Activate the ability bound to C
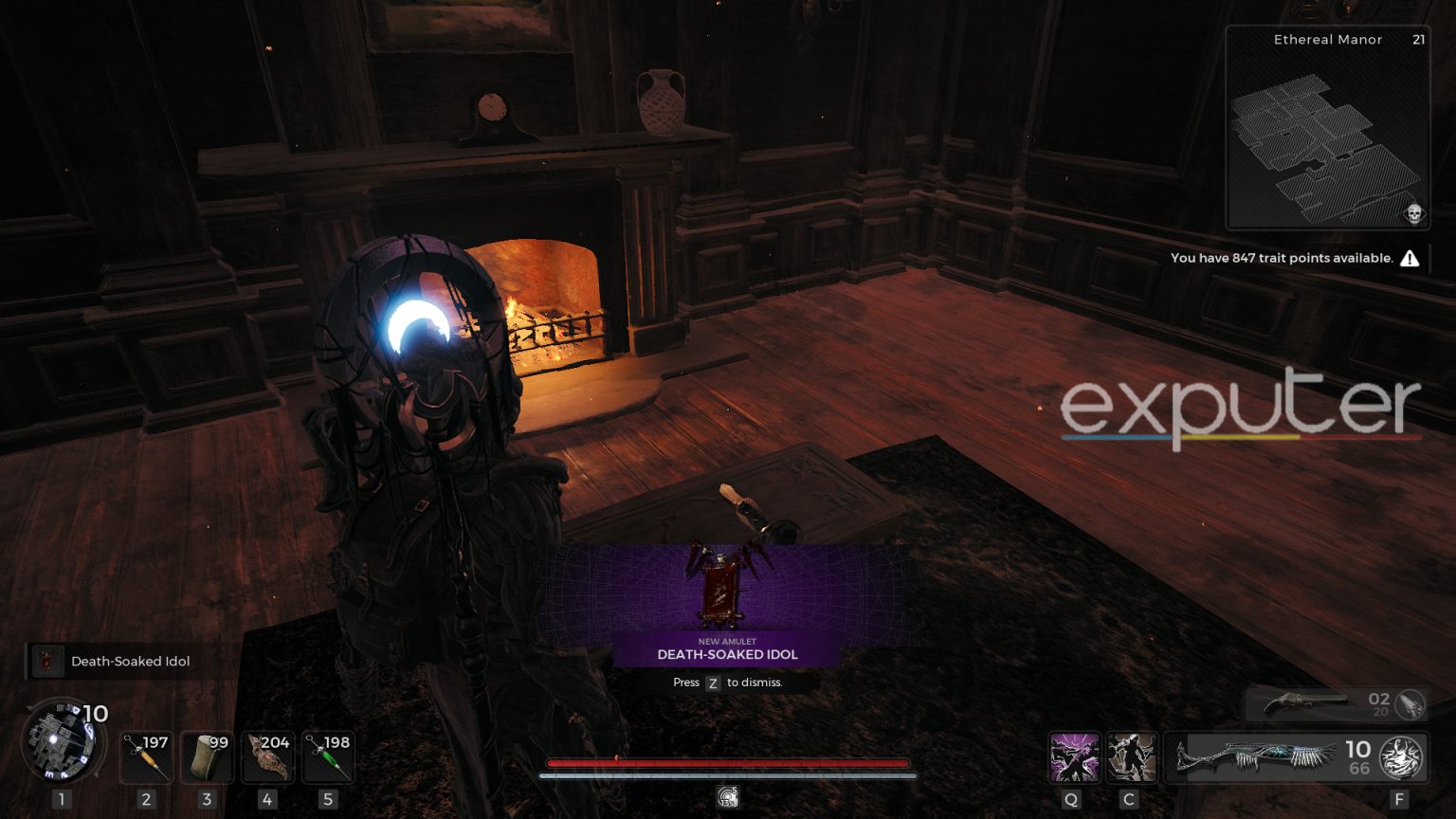 1133,756
